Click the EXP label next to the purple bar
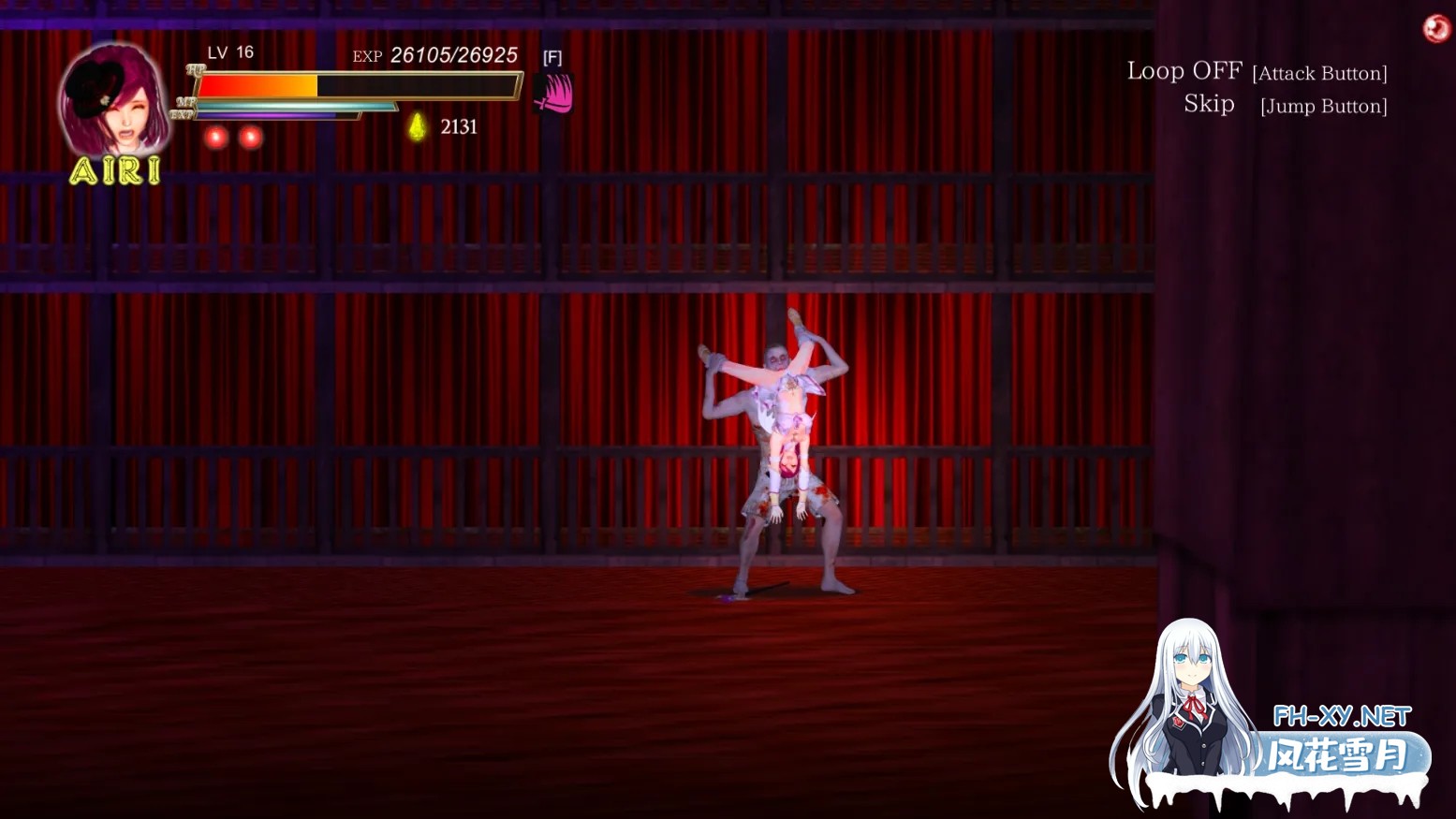 pos(184,114)
